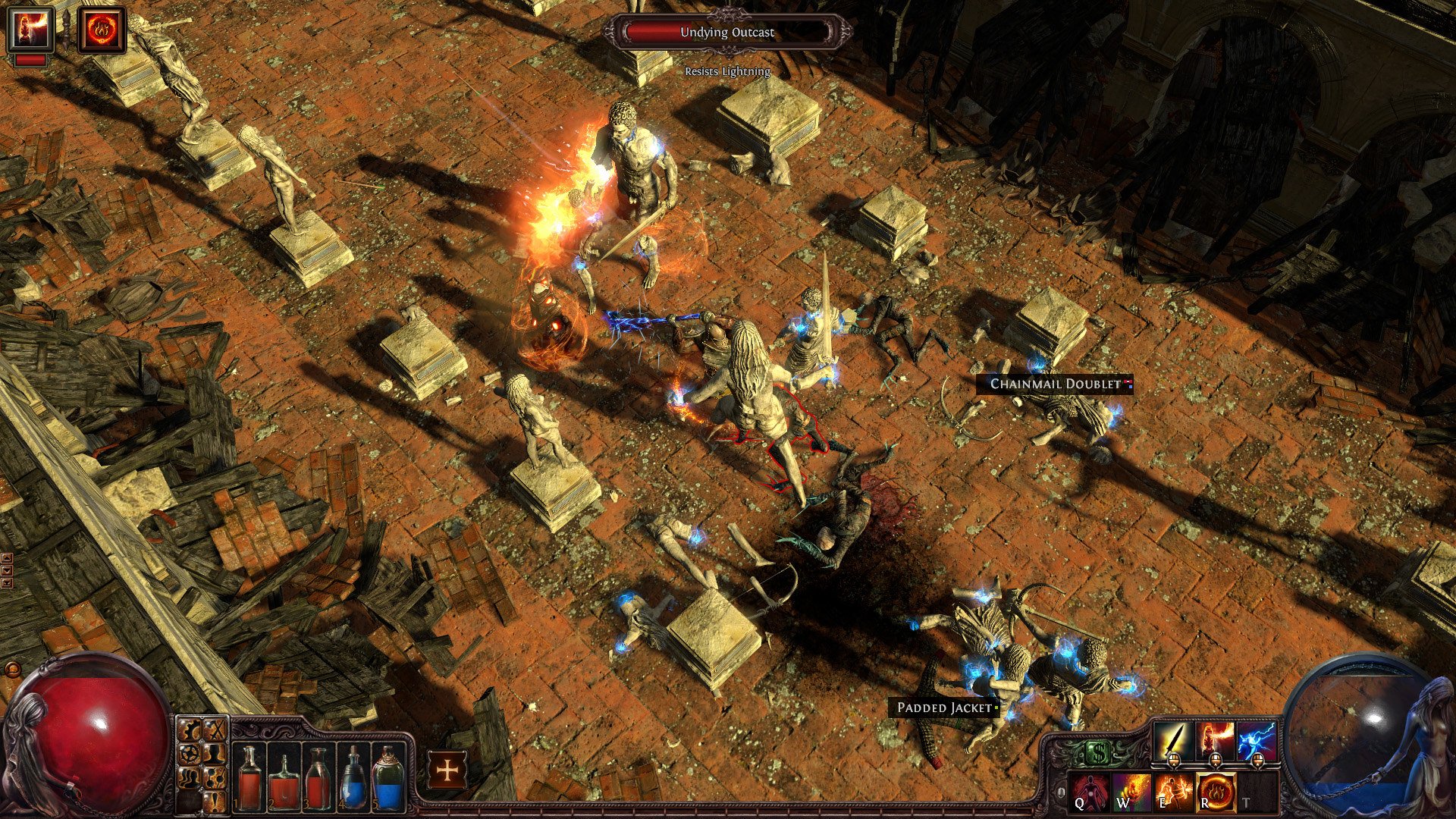Click the Searing Bond totem skill in the middle slot

1215,739
